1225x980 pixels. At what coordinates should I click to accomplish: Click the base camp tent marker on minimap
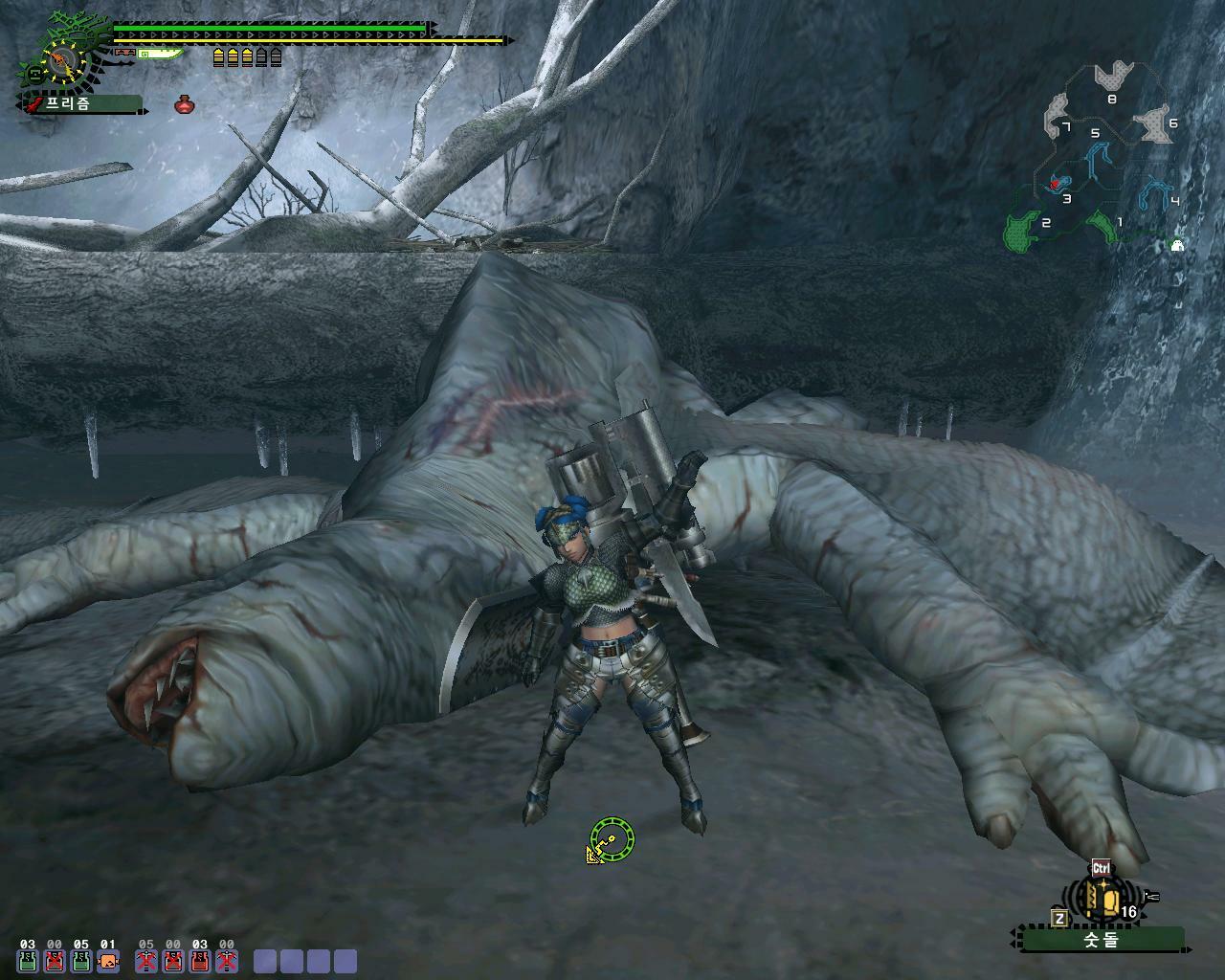point(1177,245)
